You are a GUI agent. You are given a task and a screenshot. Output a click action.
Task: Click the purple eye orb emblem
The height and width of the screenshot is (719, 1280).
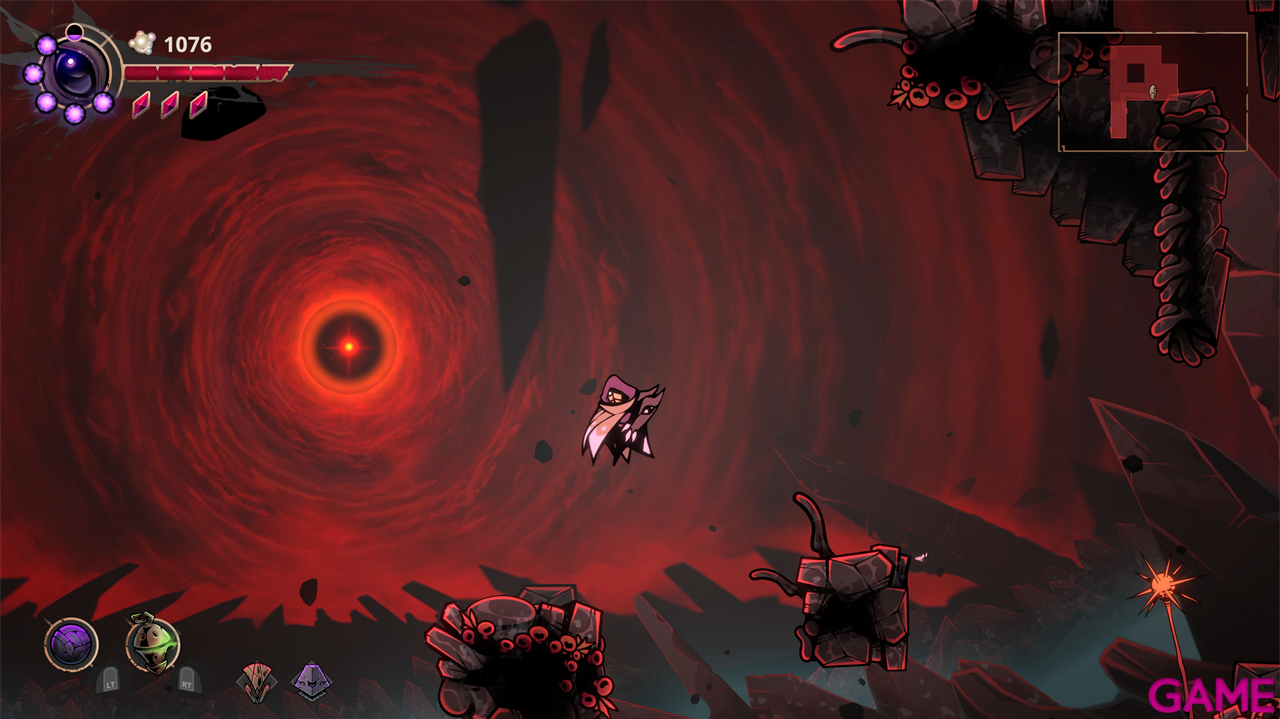point(74,73)
